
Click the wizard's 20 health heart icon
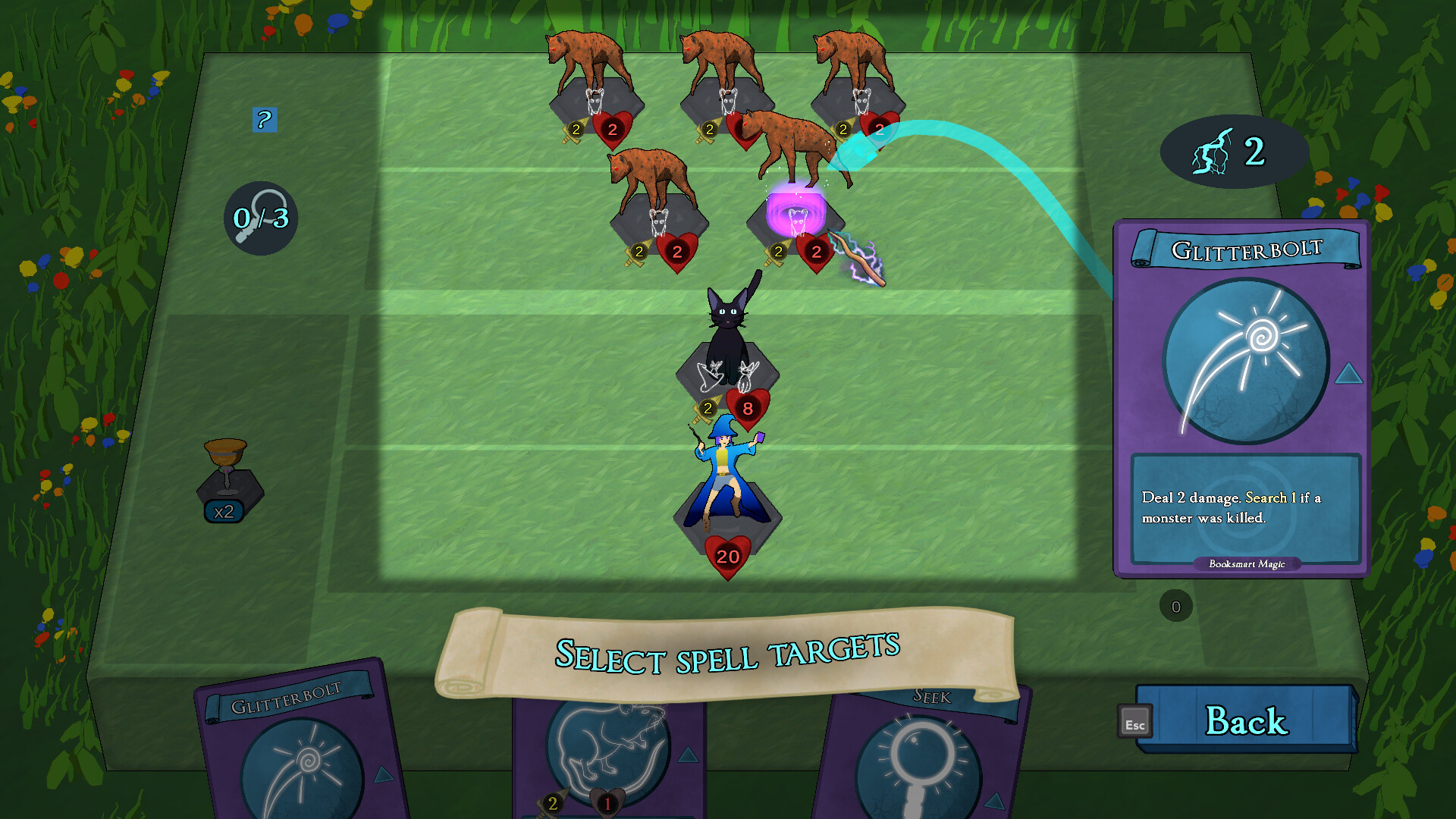tap(726, 554)
